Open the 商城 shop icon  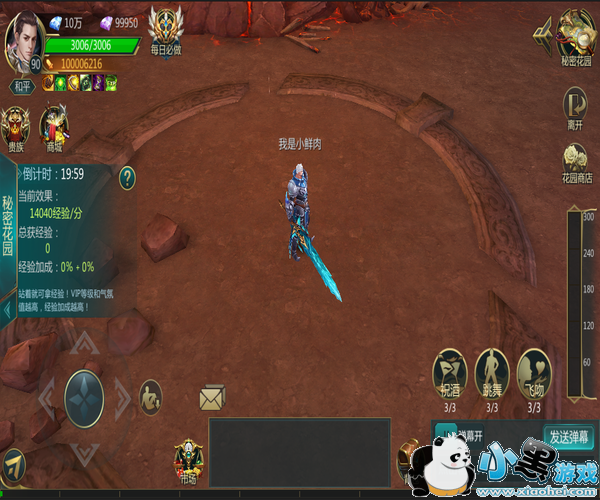(x=53, y=128)
